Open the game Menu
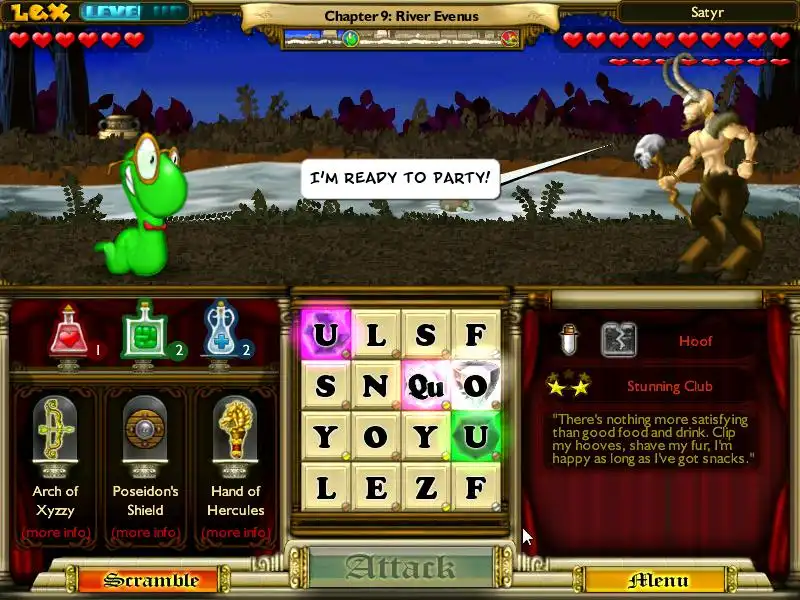Viewport: 800px width, 600px height. click(657, 580)
